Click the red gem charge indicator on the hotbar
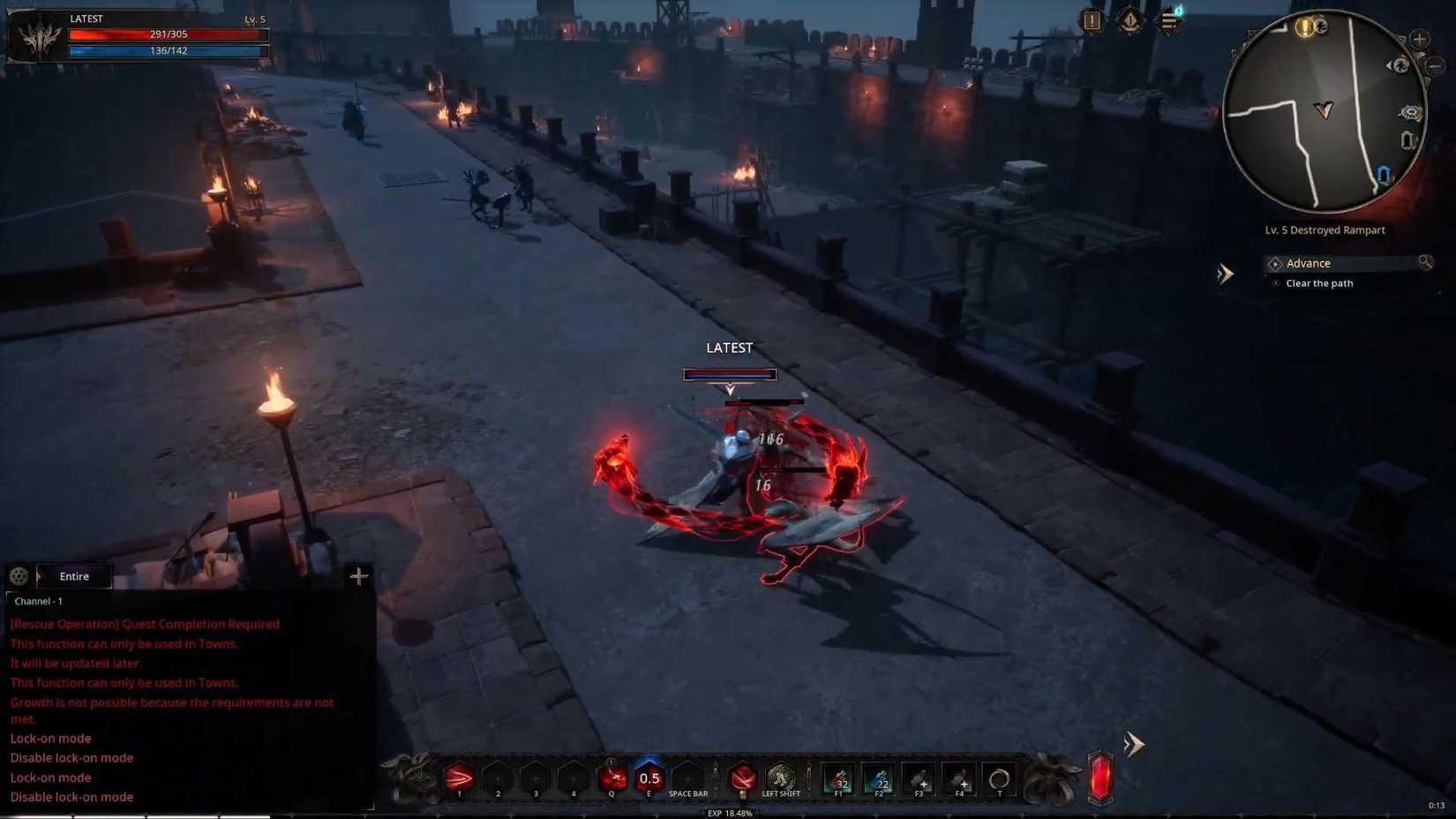 pyautogui.click(x=1099, y=778)
